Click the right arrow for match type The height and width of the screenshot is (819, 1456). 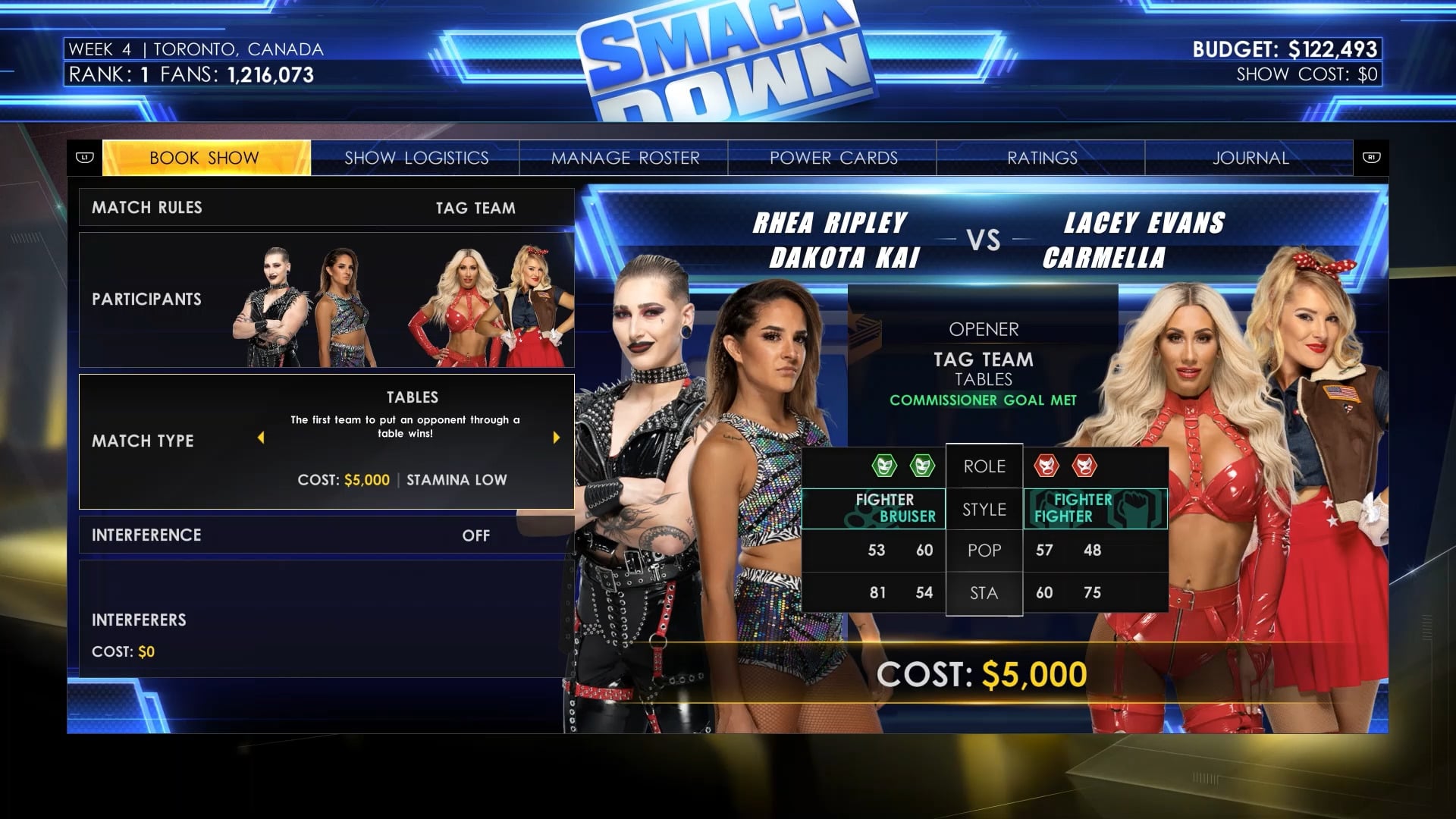click(556, 438)
